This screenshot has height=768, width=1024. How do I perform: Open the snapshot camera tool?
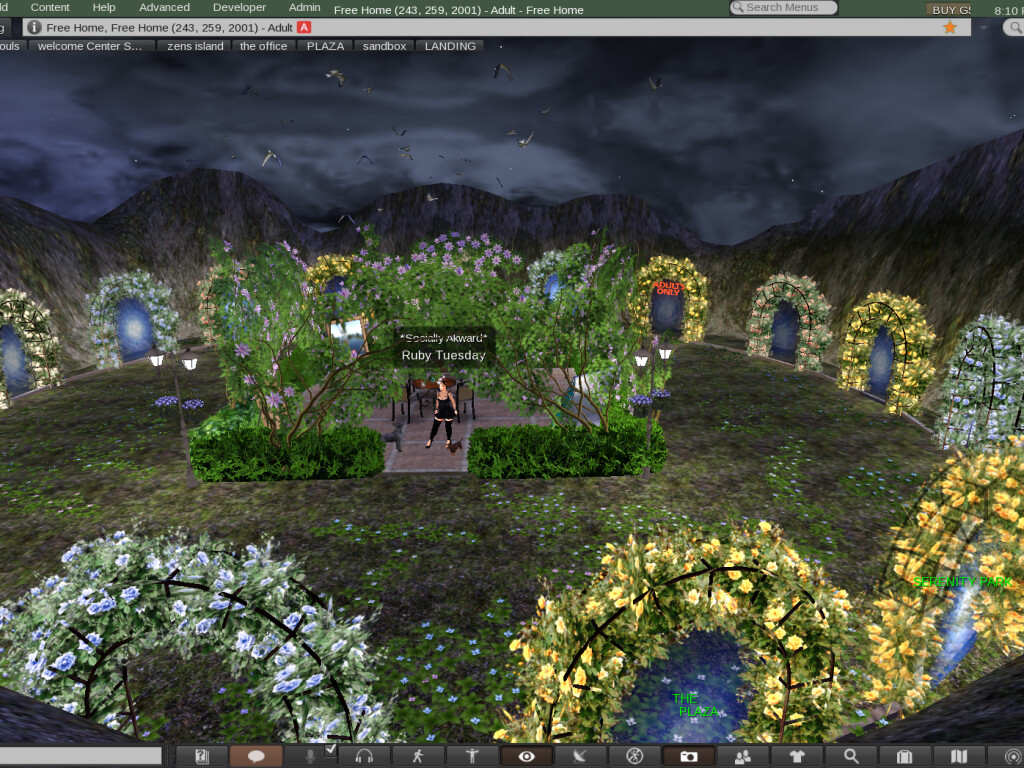[688, 756]
